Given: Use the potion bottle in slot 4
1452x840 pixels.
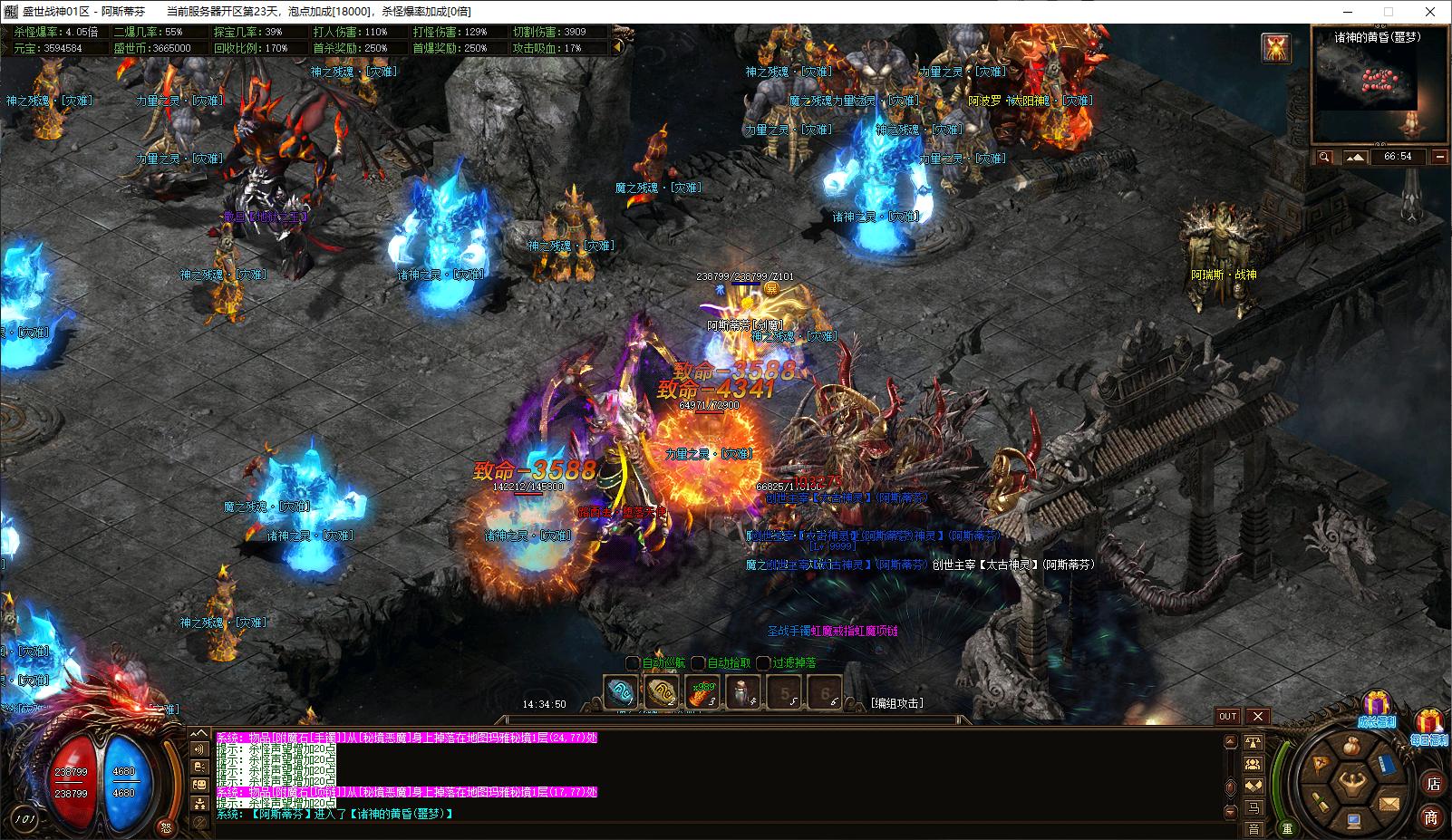Looking at the screenshot, I should pos(743,694).
